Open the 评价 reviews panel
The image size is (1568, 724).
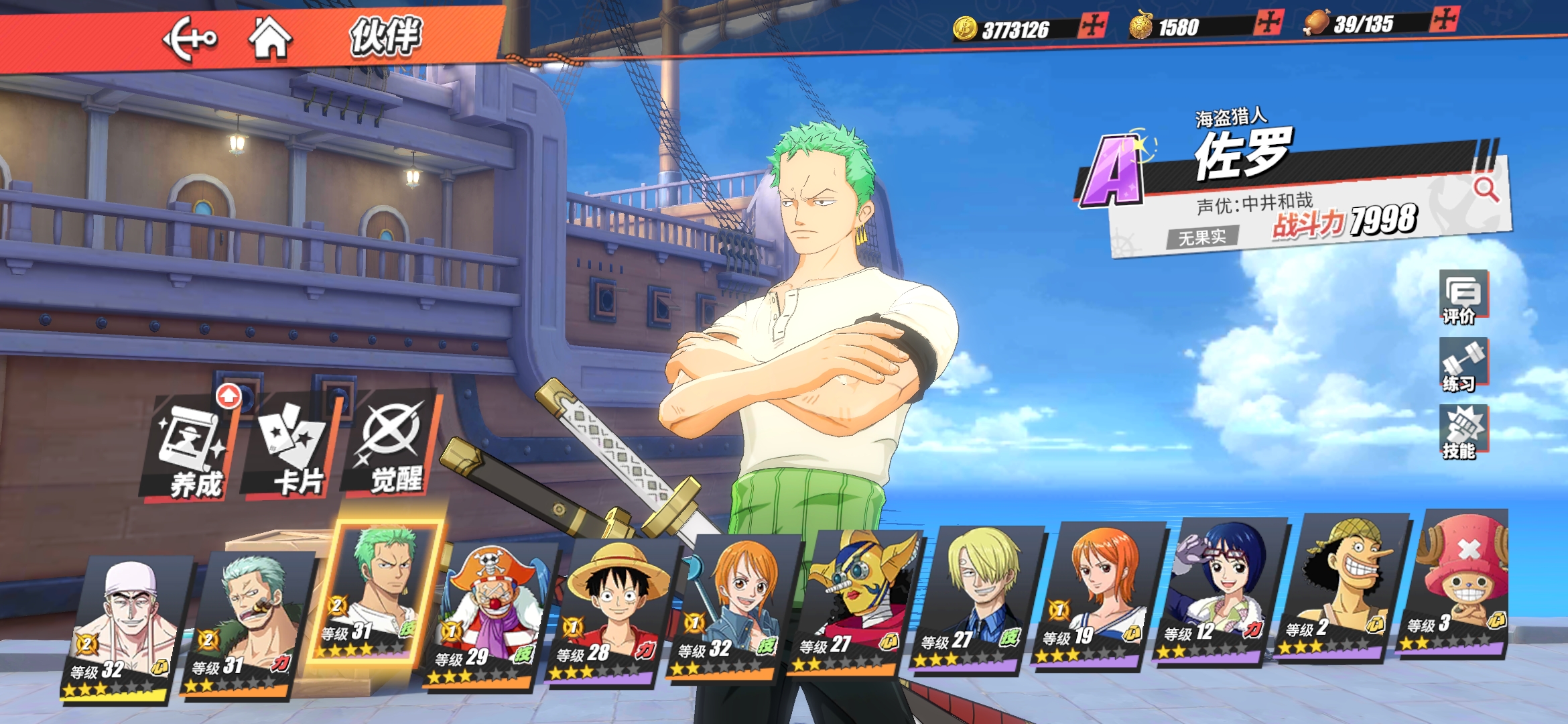click(x=1462, y=298)
